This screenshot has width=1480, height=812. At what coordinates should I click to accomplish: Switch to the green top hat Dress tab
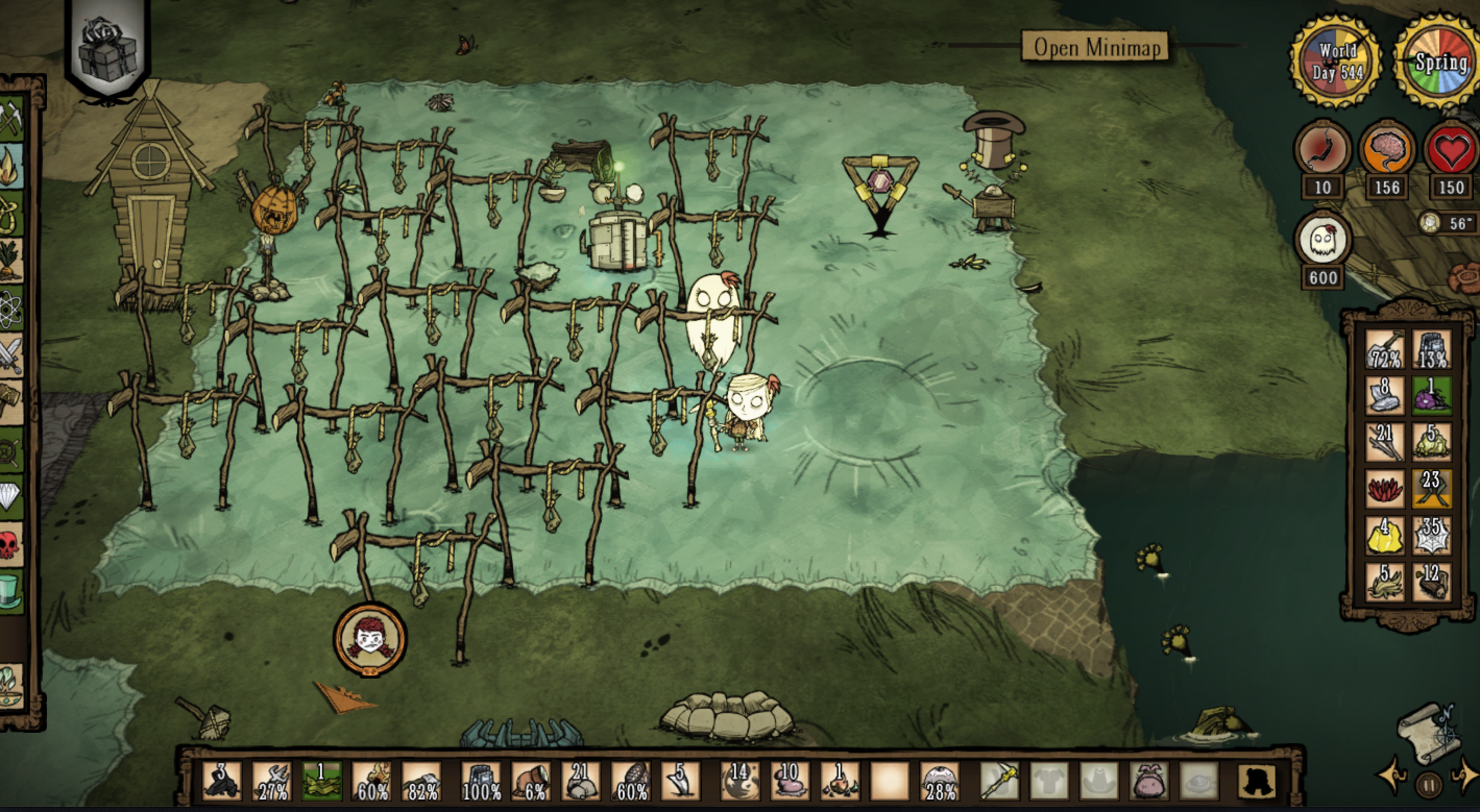pyautogui.click(x=10, y=592)
